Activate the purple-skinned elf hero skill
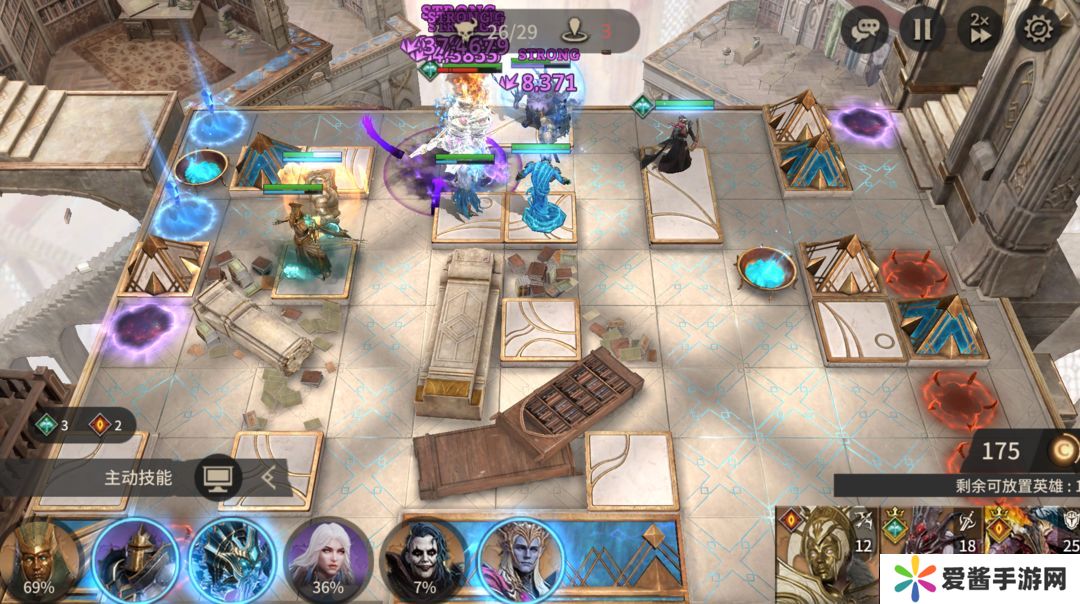 click(x=520, y=560)
